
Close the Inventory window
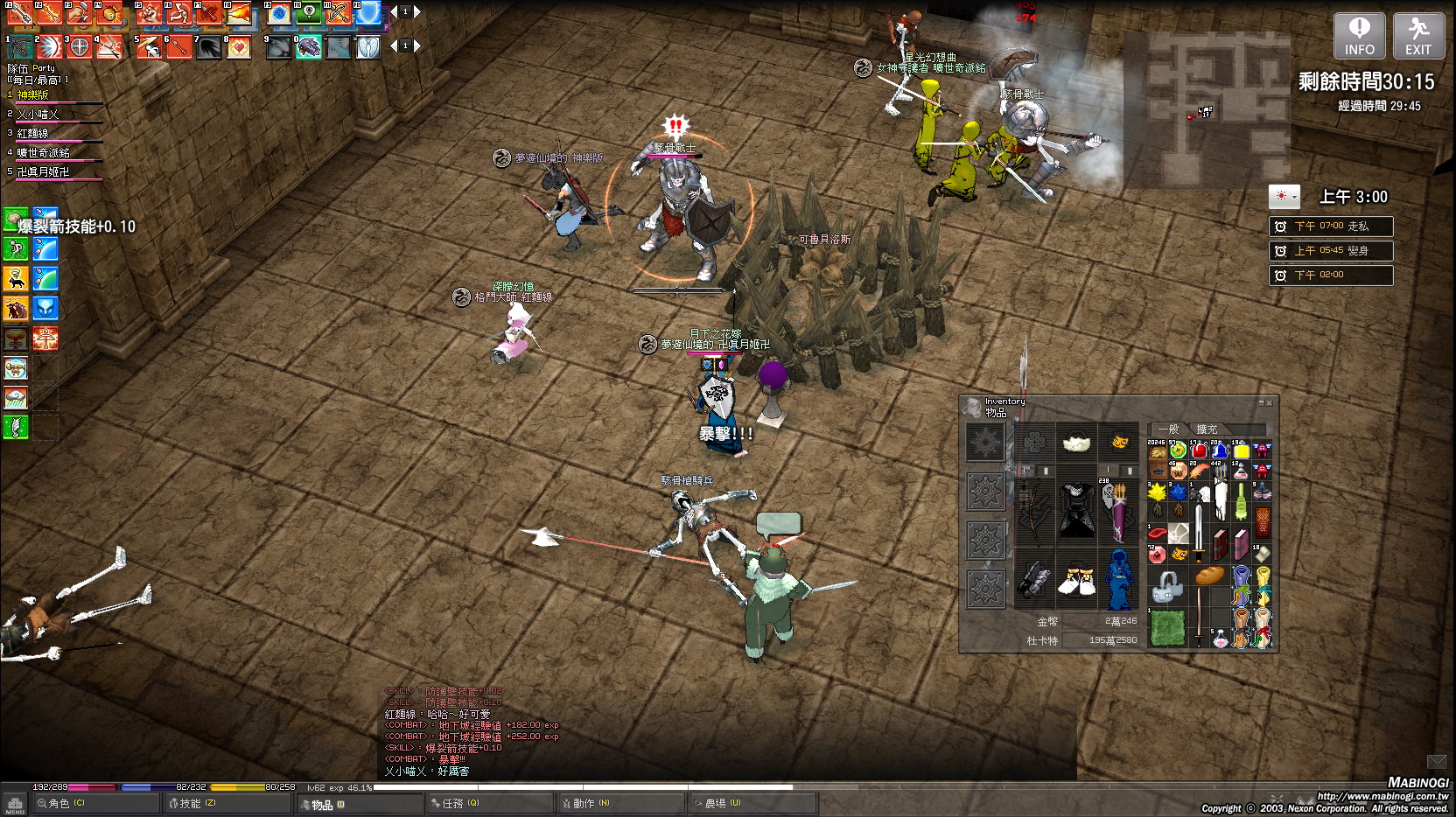(x=1269, y=402)
